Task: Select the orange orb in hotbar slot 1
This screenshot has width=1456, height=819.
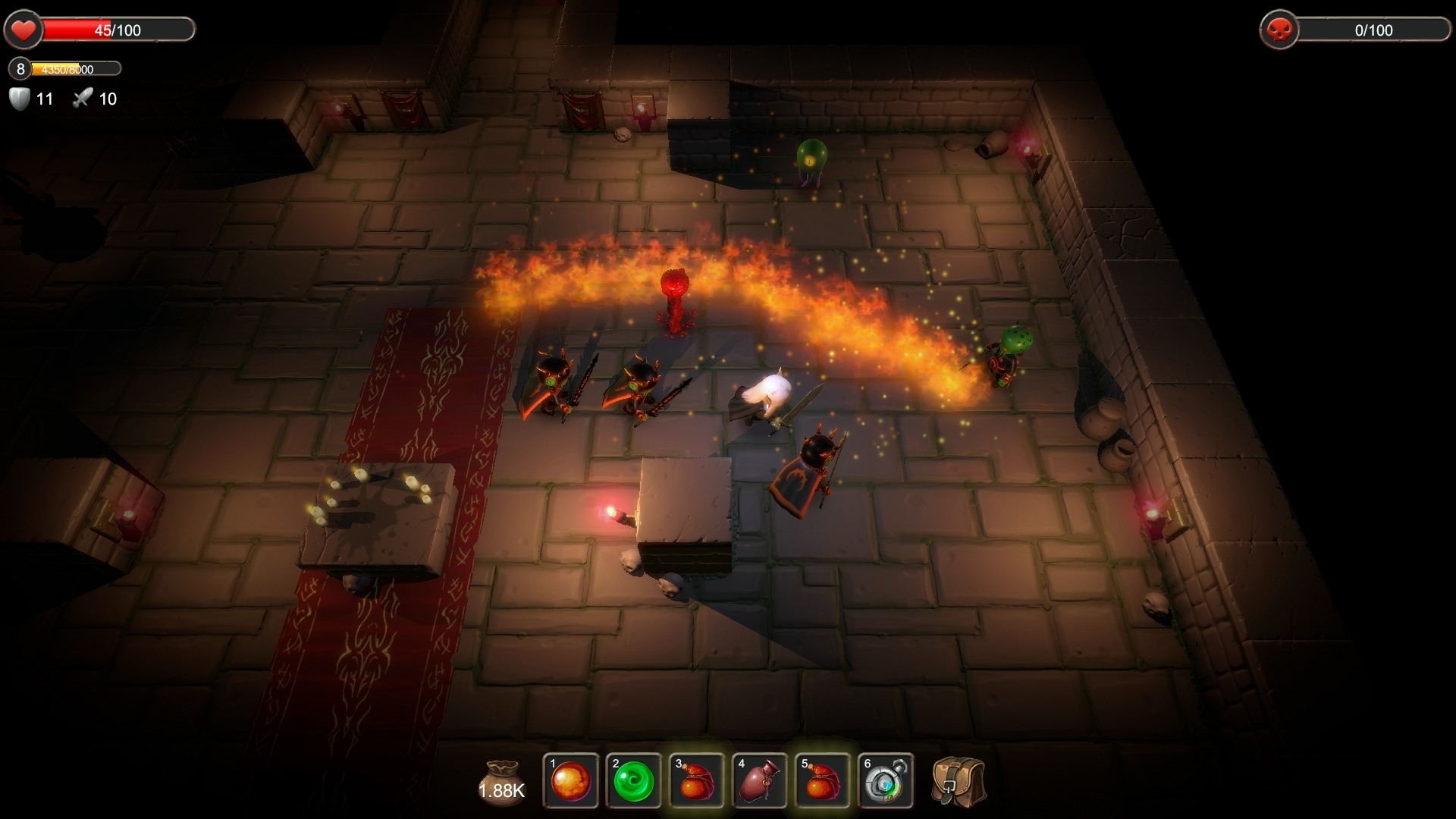Action: (x=571, y=780)
